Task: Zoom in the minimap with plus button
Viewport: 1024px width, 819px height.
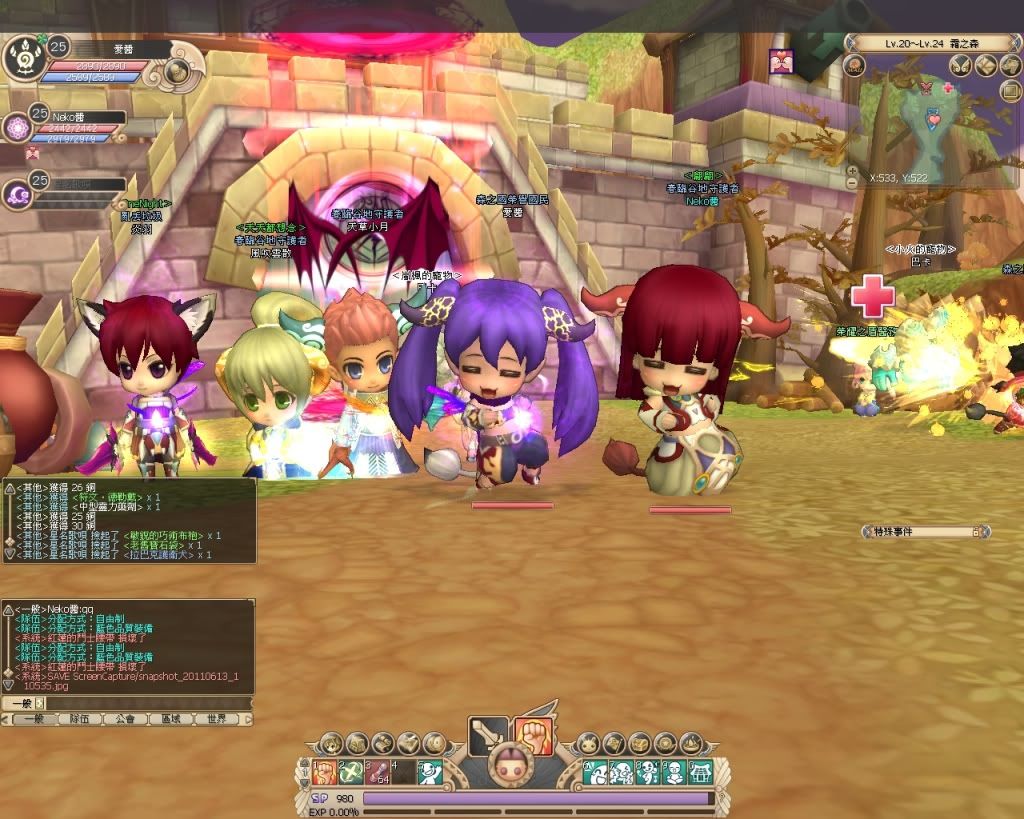Action: point(851,170)
